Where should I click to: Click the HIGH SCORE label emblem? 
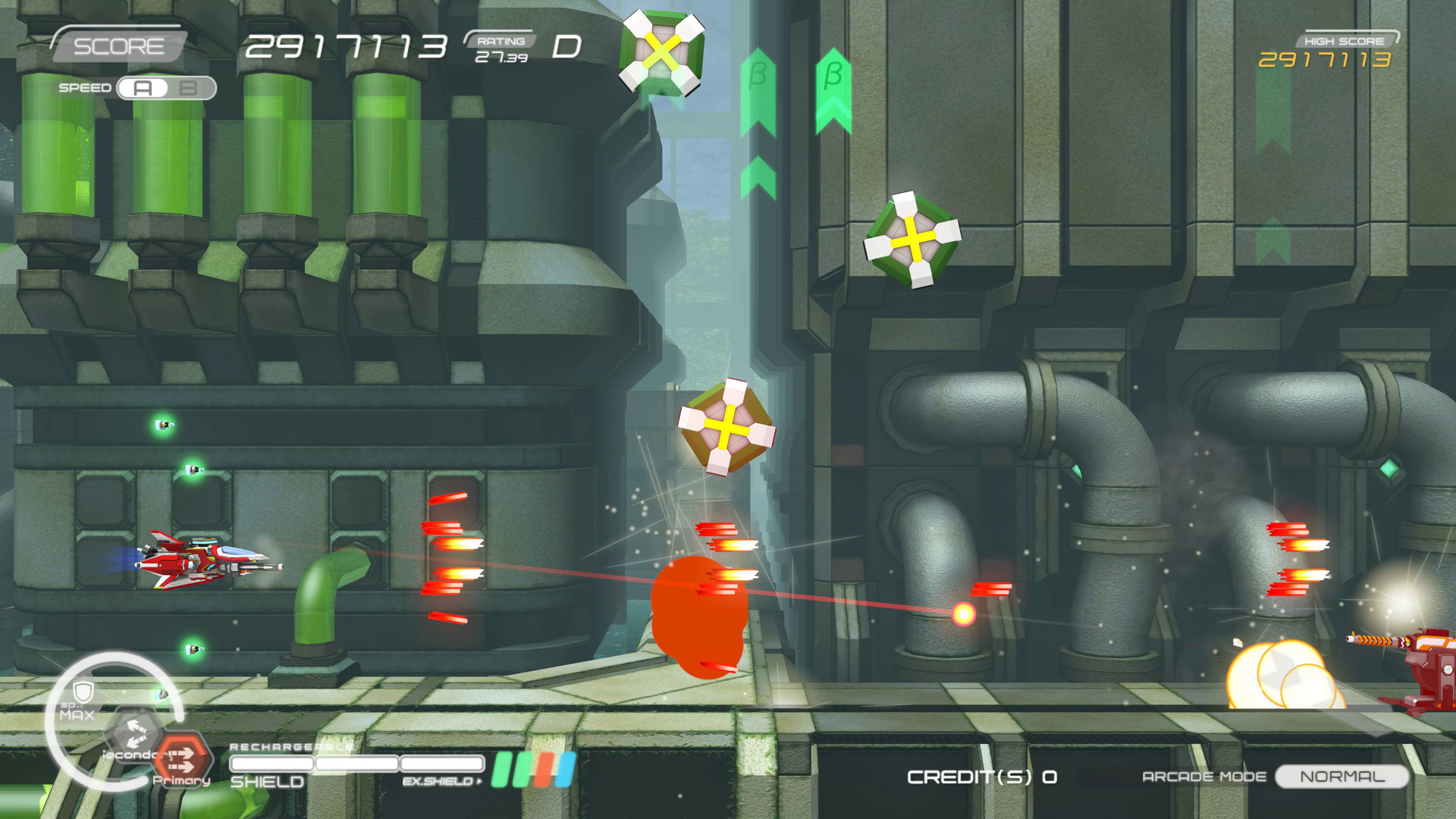[x=1343, y=42]
